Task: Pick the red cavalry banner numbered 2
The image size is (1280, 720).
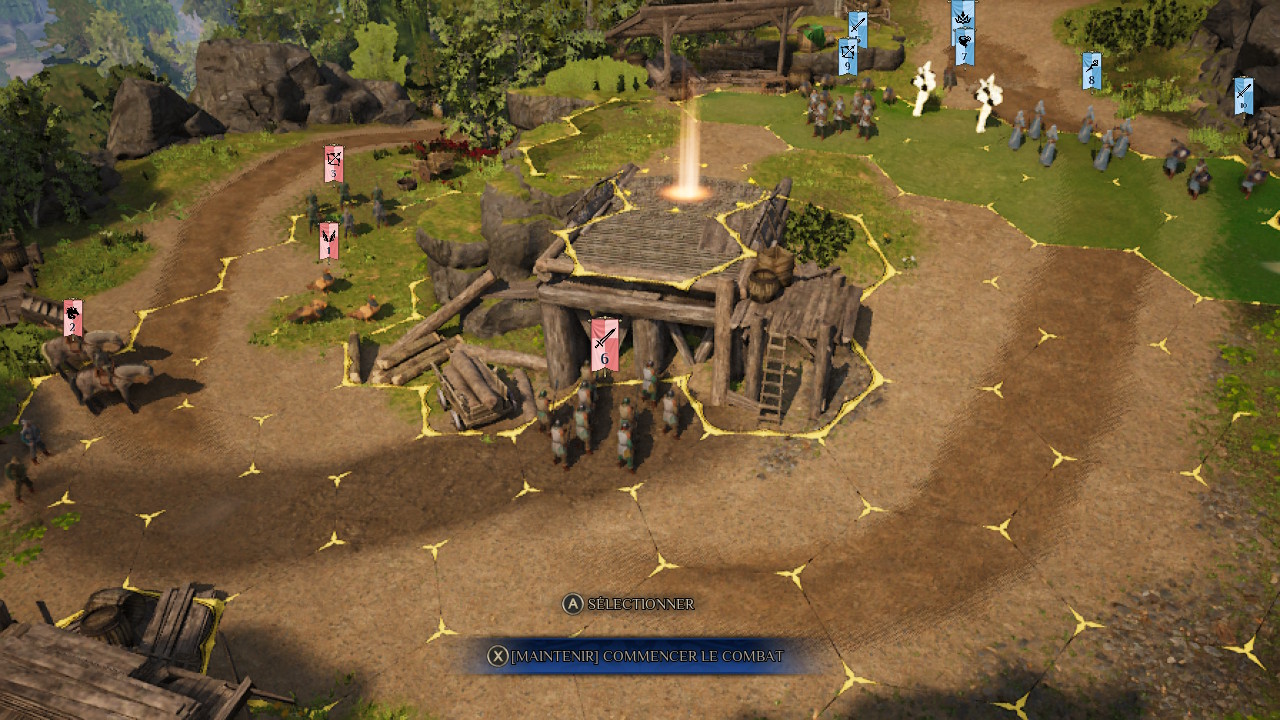Action: click(72, 318)
